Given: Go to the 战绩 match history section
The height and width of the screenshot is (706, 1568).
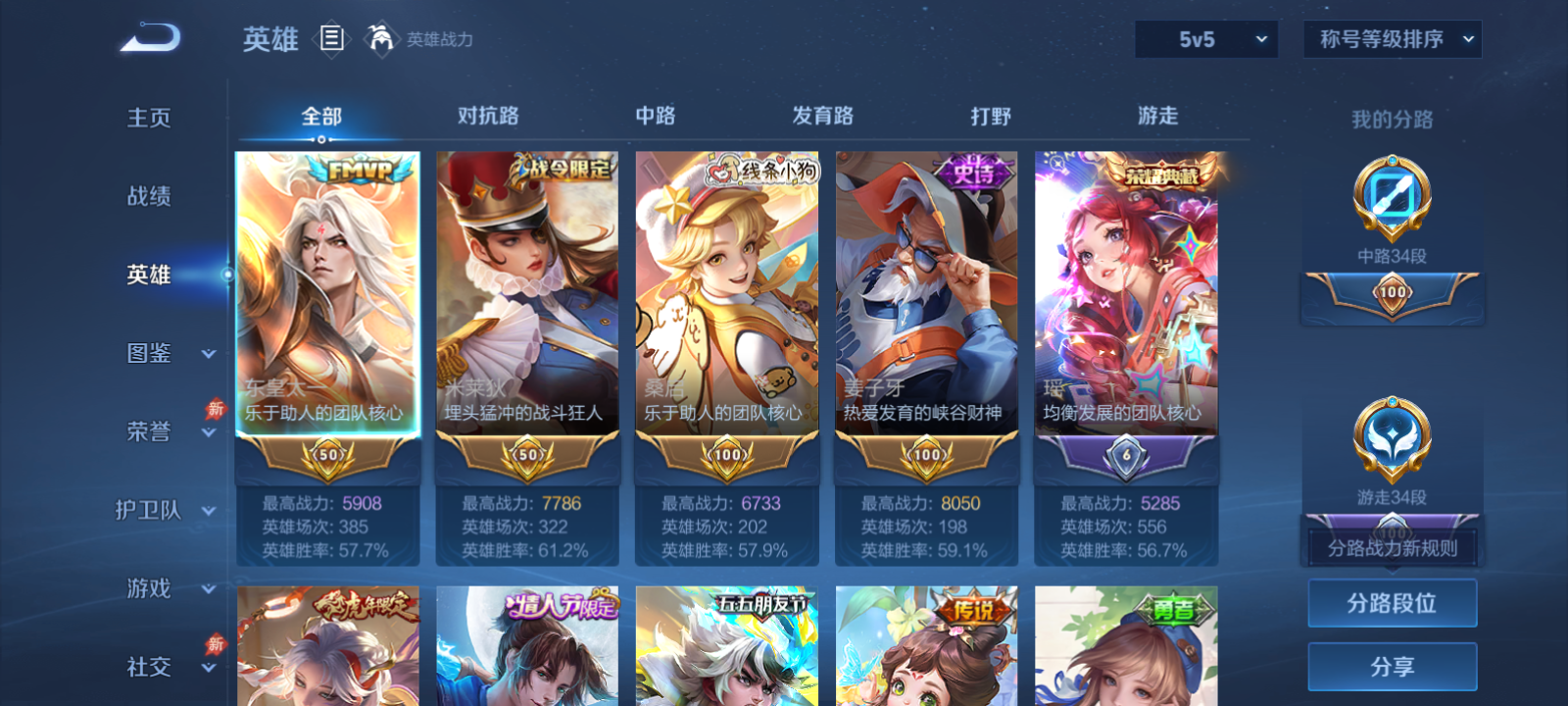Looking at the screenshot, I should tap(148, 197).
